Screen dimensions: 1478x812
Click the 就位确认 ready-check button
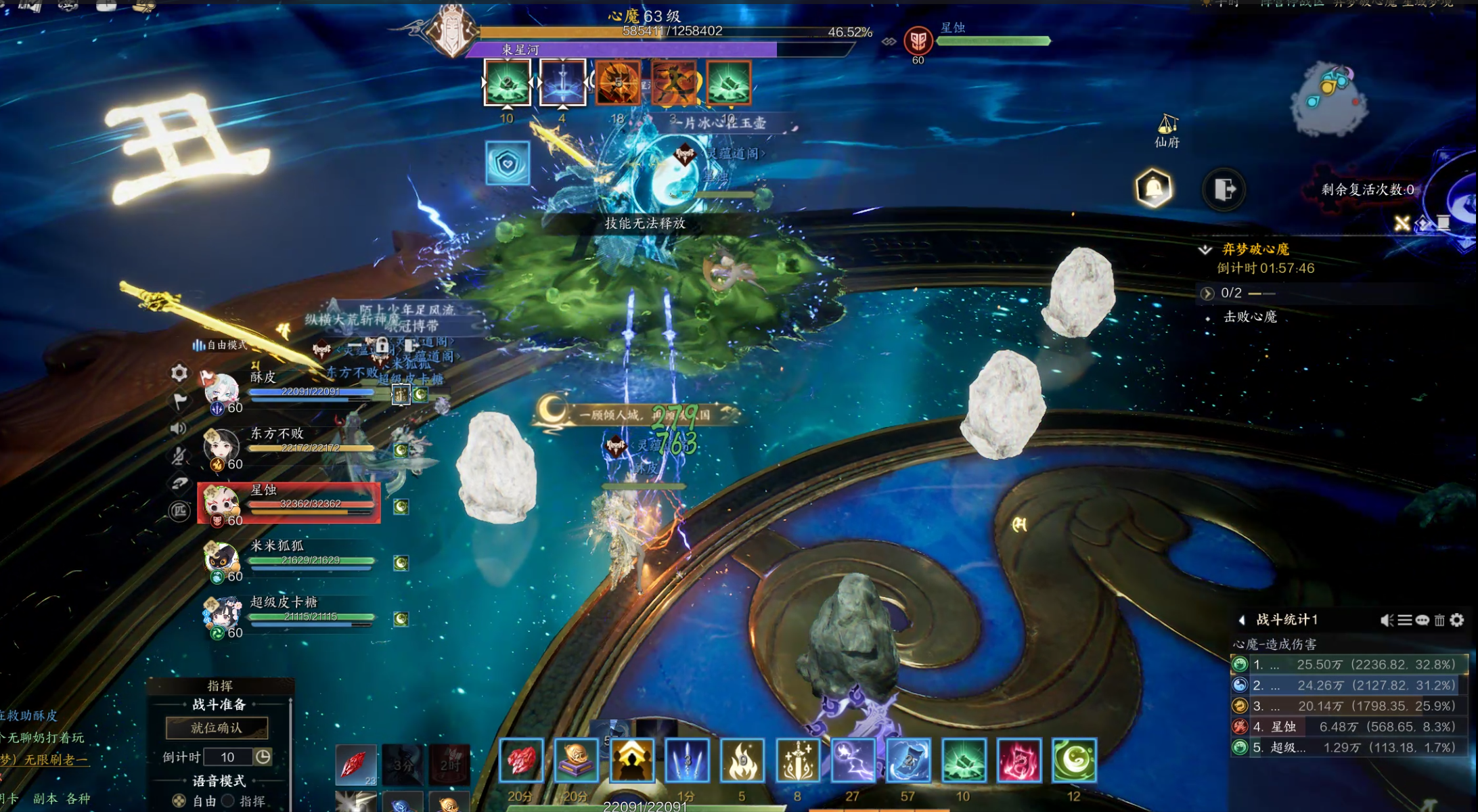tap(217, 727)
